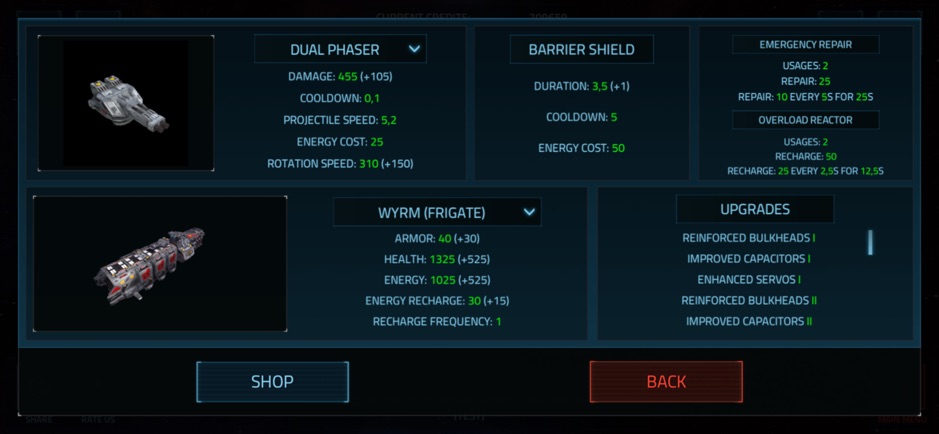Click the Dual Phaser weapon preview image

(x=126, y=103)
